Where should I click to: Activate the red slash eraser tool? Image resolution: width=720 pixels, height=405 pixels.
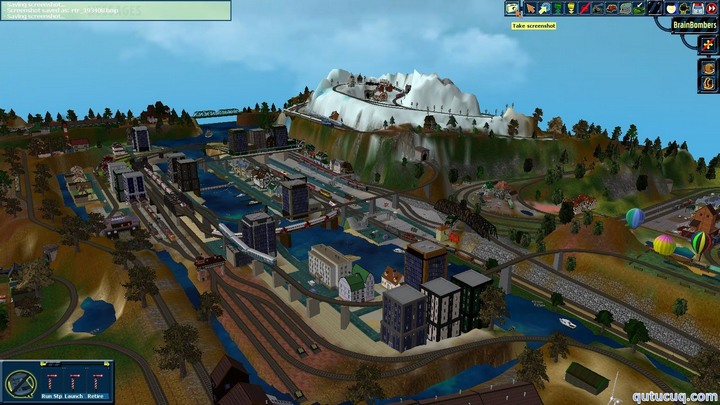(x=584, y=8)
